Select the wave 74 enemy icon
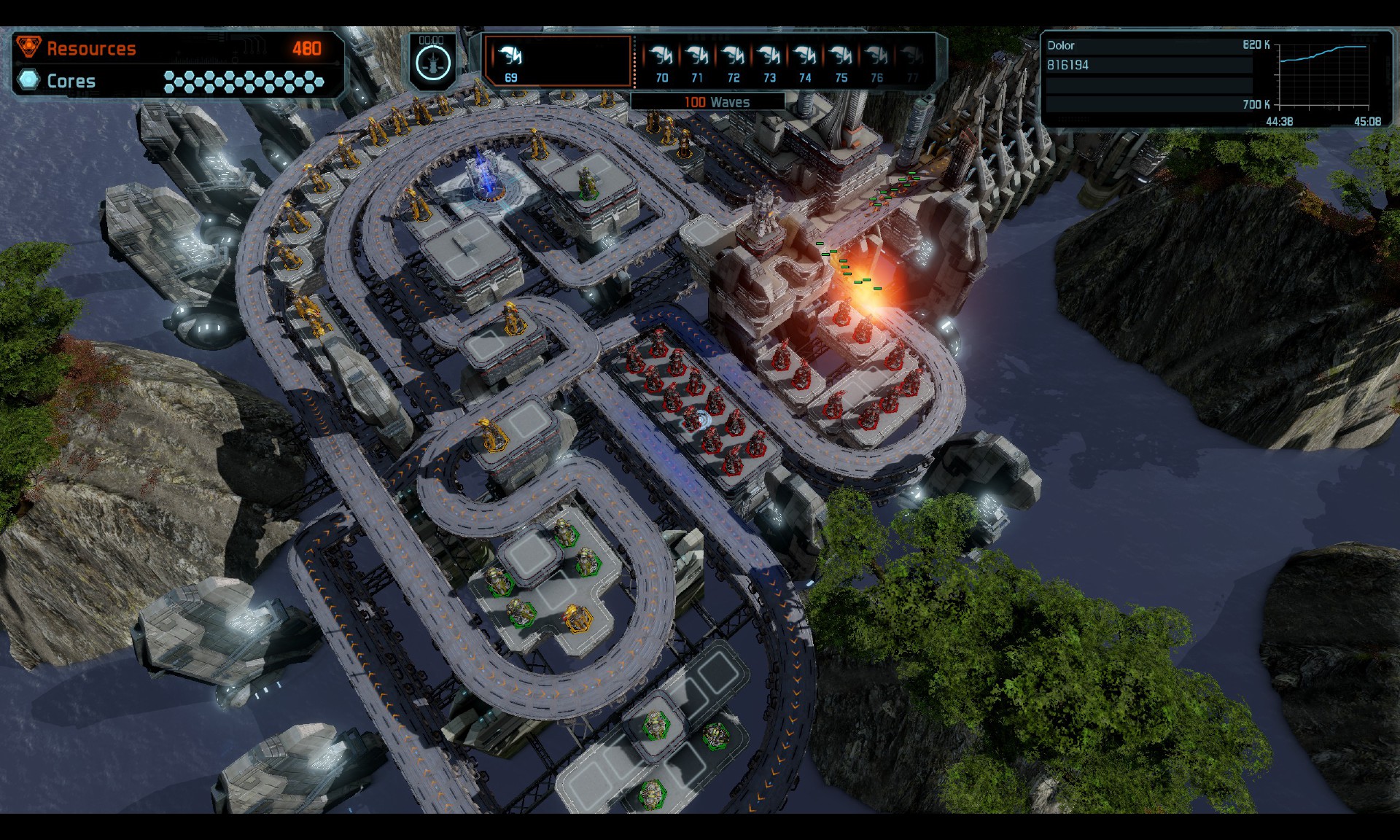 pos(804,56)
